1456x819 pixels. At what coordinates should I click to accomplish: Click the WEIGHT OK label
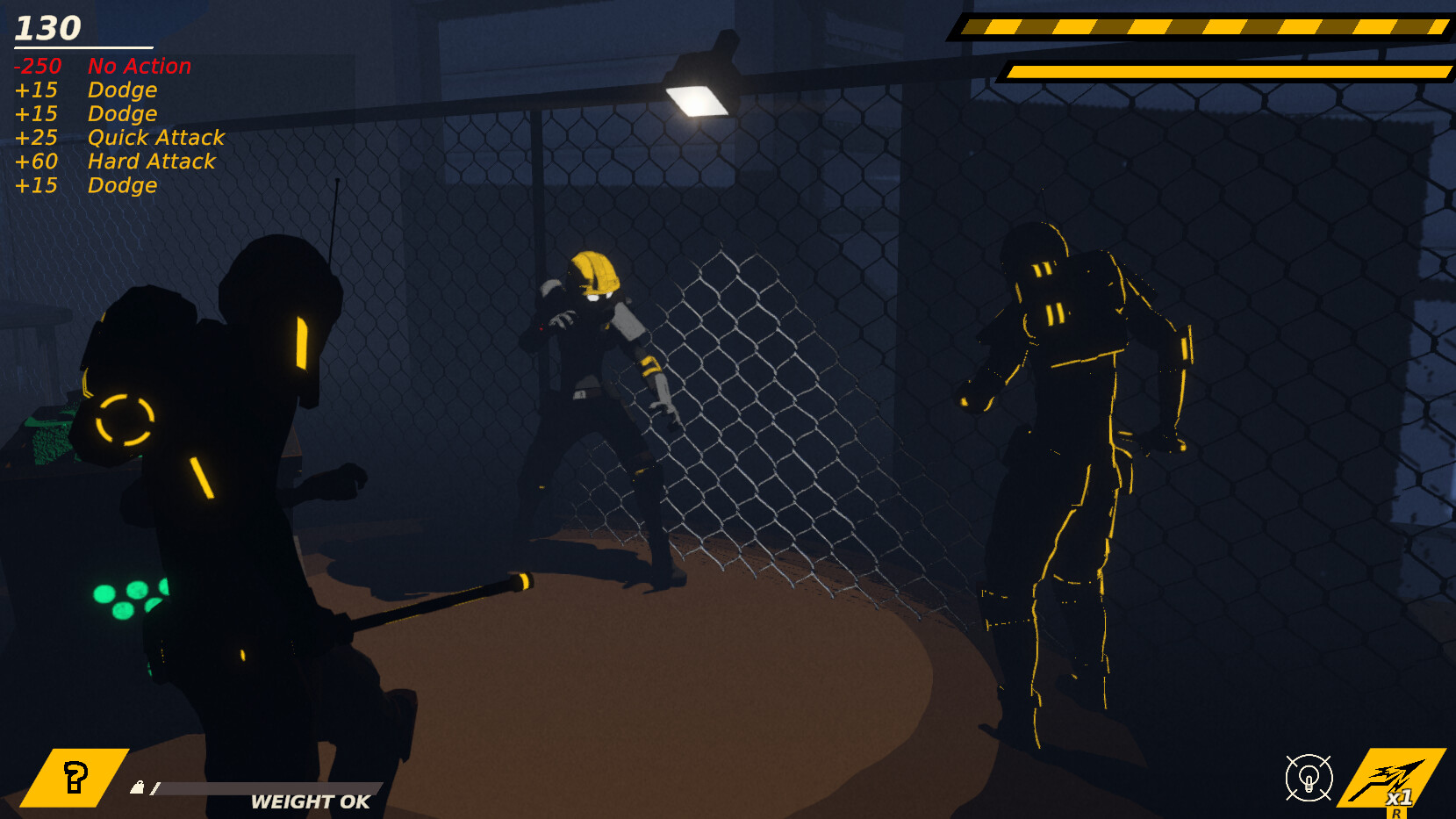click(309, 801)
